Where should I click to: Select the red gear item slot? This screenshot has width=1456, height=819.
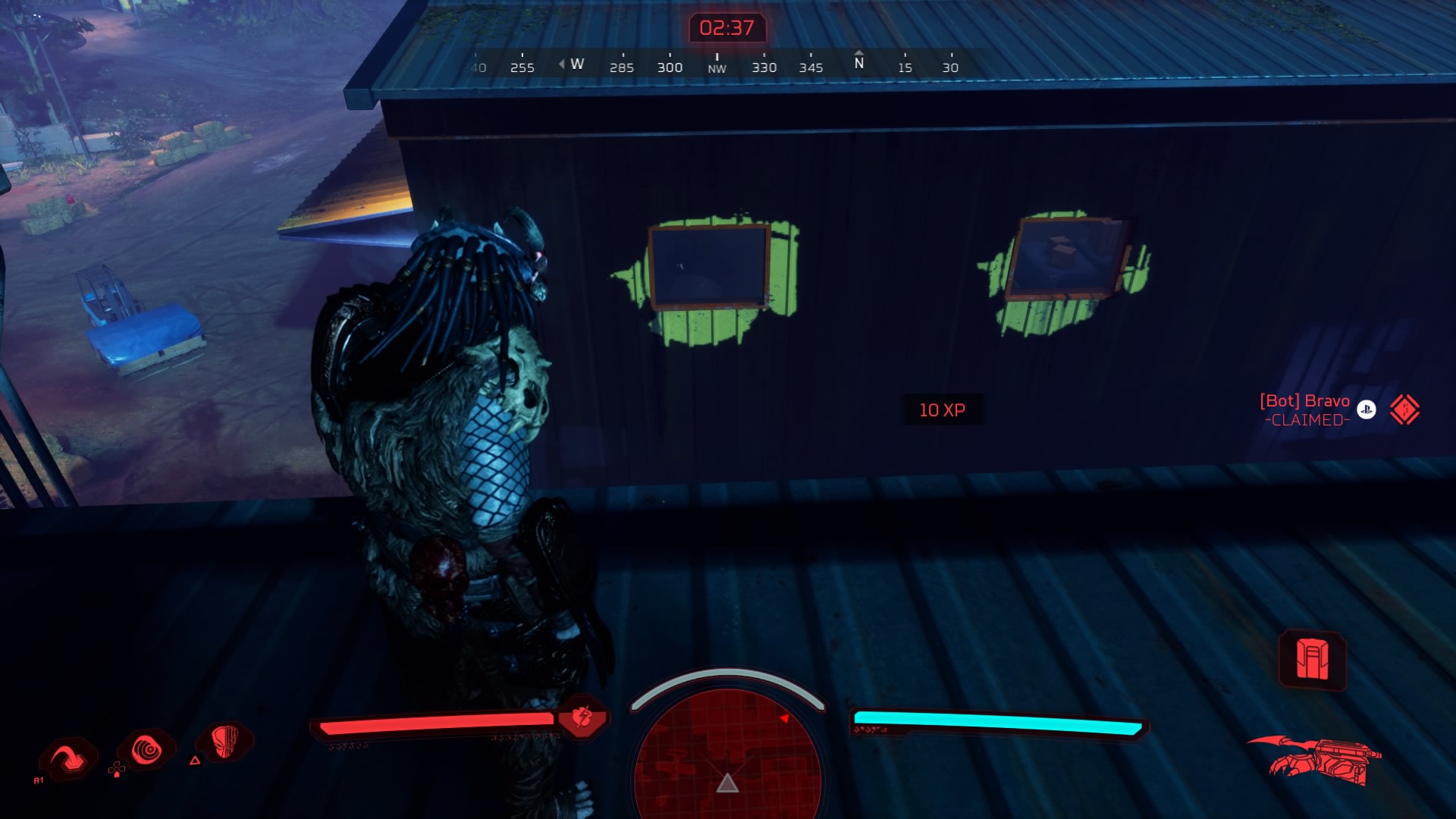[1312, 660]
